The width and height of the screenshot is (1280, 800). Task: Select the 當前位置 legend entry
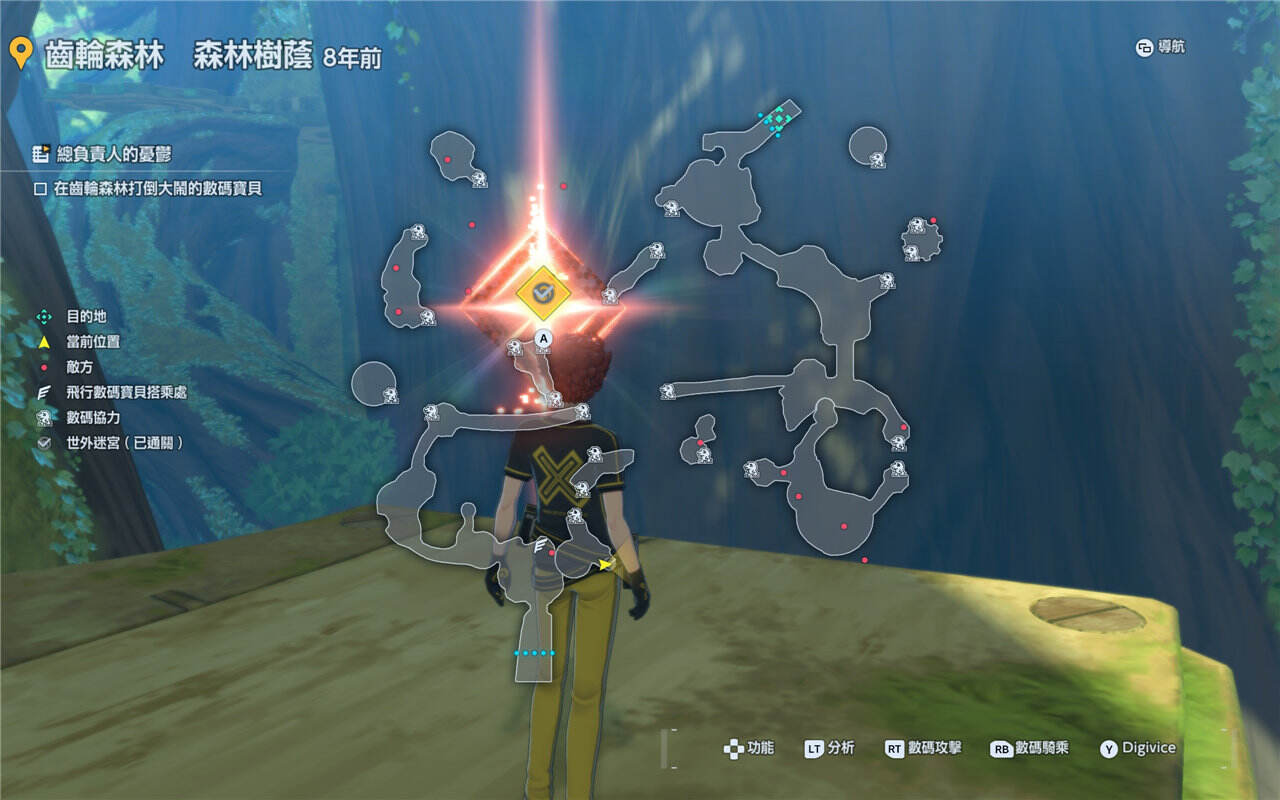coord(92,342)
